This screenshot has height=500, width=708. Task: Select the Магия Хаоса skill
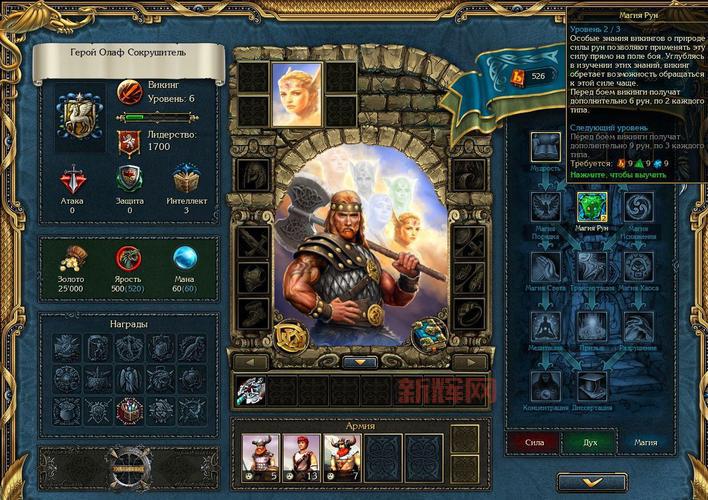pyautogui.click(x=638, y=266)
